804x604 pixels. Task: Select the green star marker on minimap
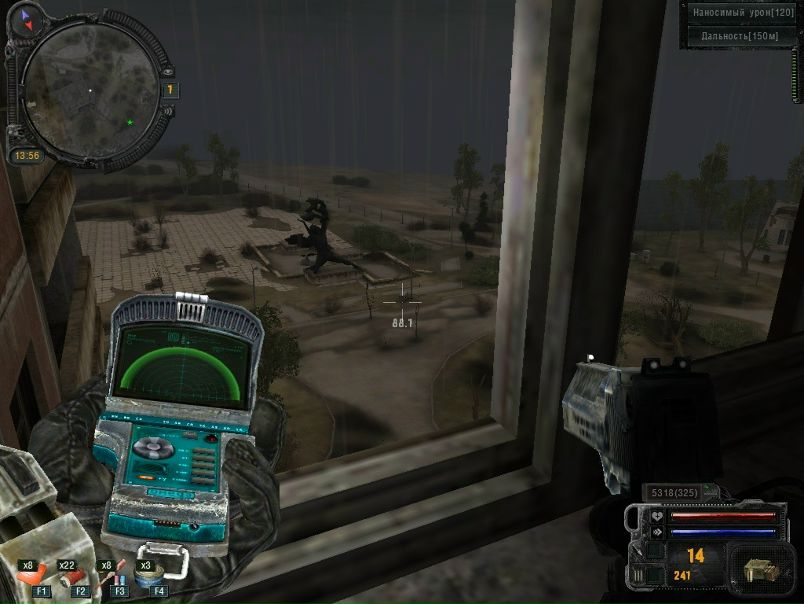point(129,122)
